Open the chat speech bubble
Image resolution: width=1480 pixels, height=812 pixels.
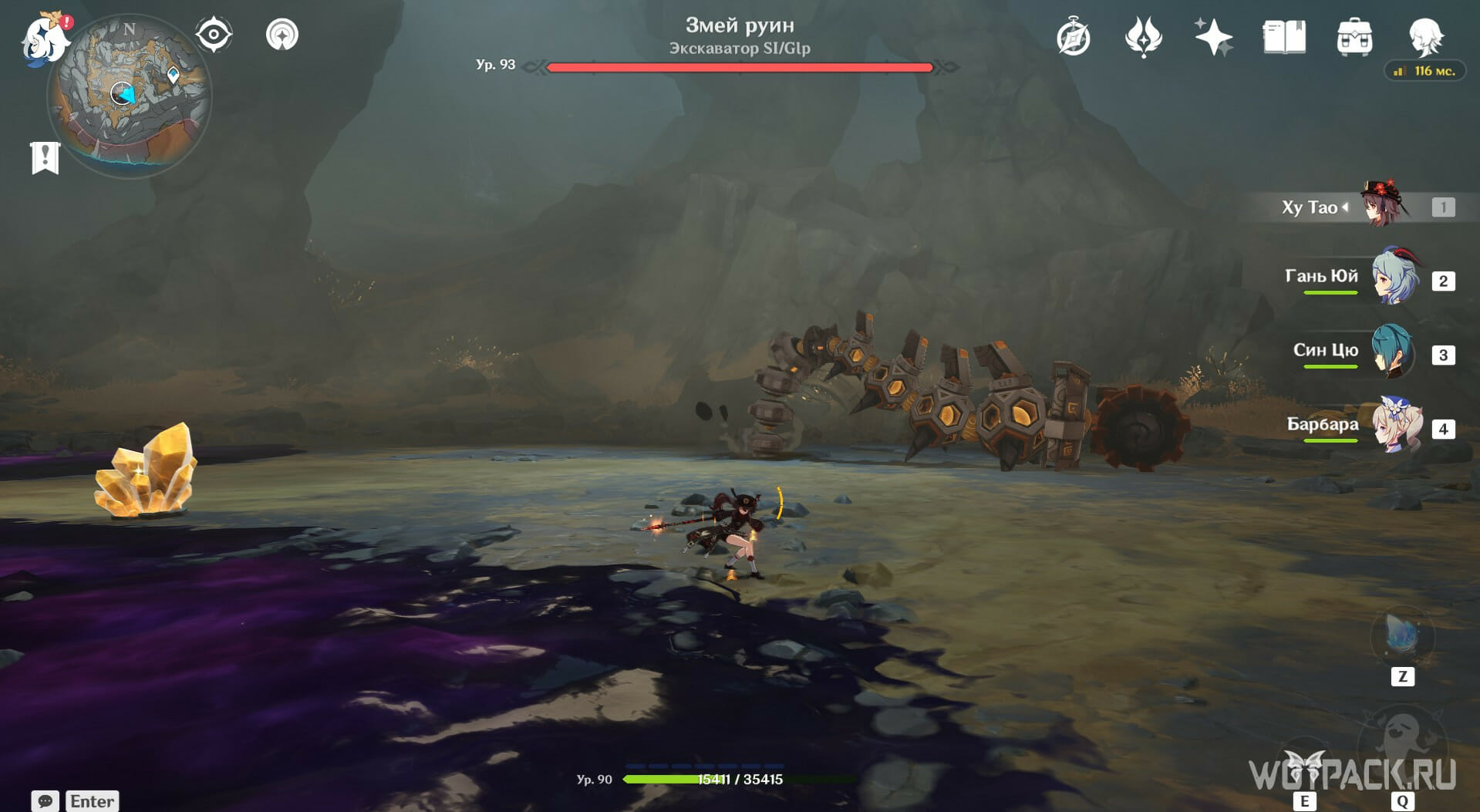[45, 801]
